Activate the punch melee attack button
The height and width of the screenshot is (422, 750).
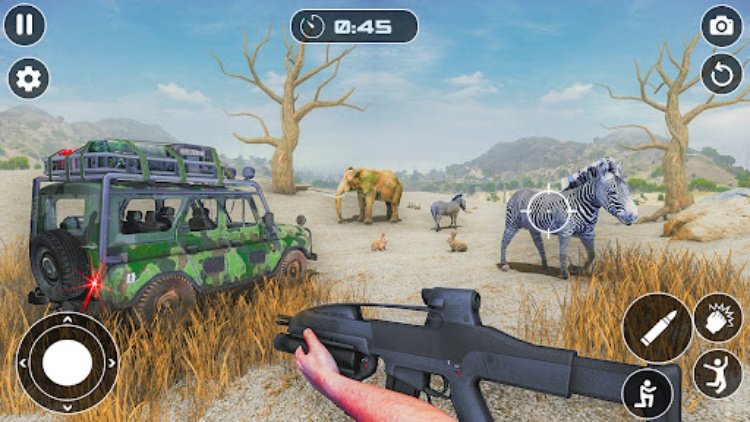(x=718, y=318)
